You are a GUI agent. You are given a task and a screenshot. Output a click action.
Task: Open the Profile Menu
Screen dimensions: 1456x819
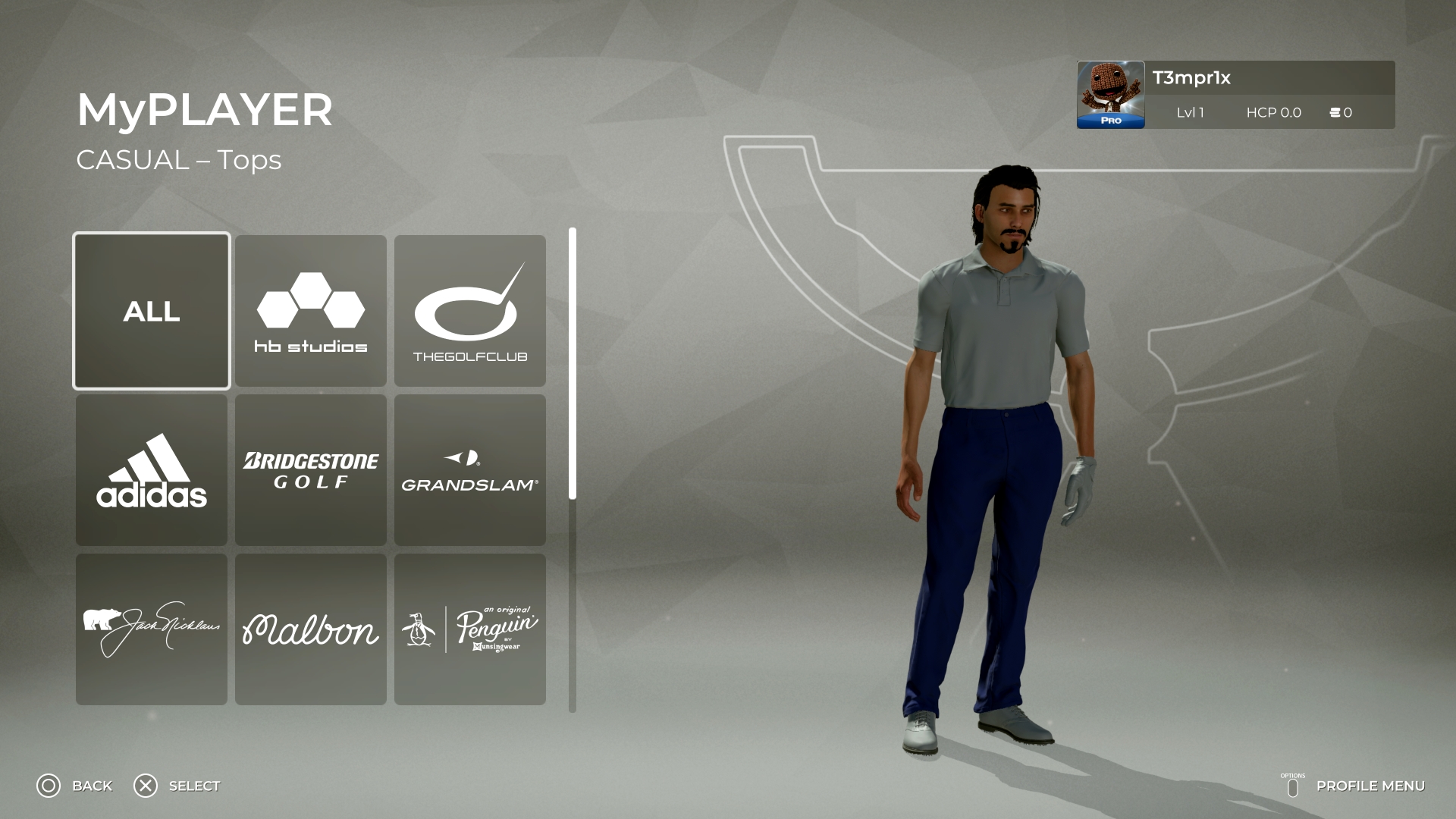click(1373, 786)
